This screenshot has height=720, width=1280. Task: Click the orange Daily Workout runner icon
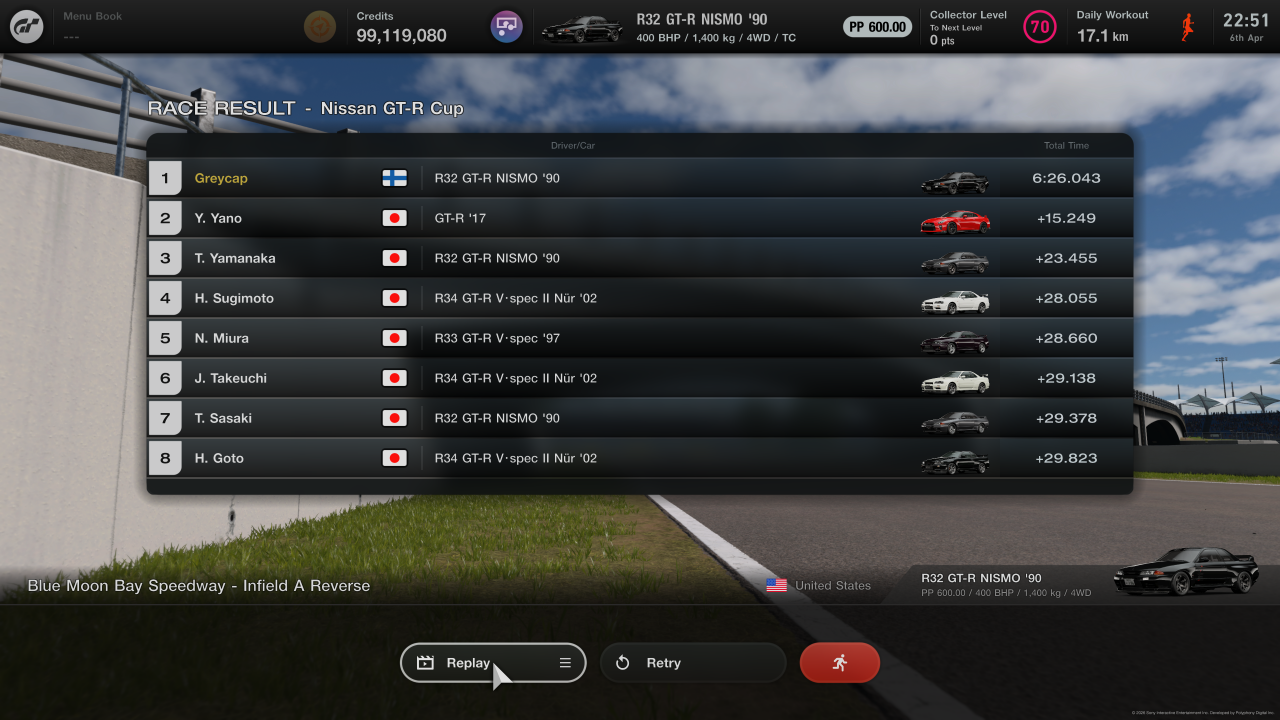tap(1187, 26)
